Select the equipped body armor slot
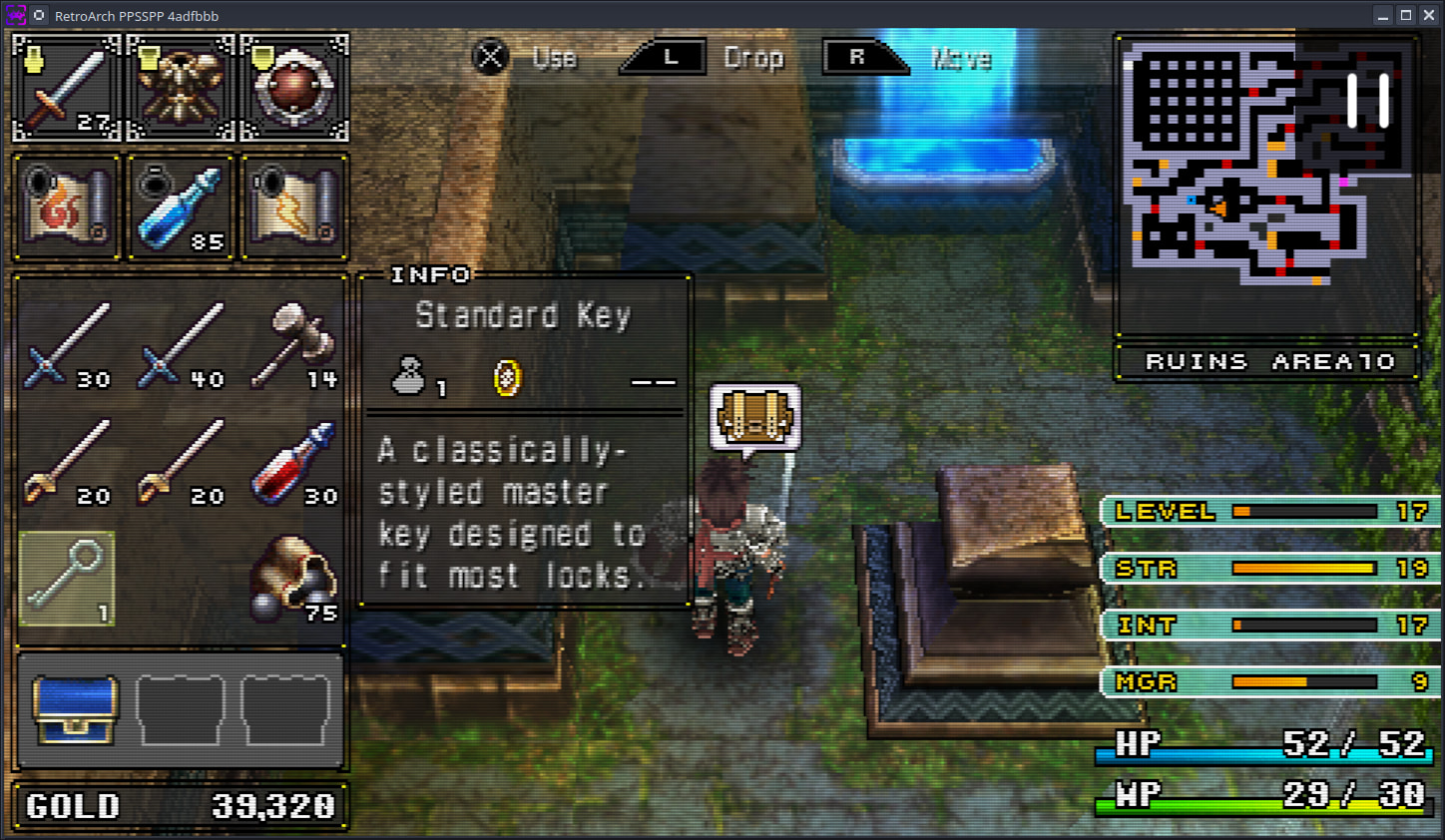The height and width of the screenshot is (840, 1445). coord(181,88)
